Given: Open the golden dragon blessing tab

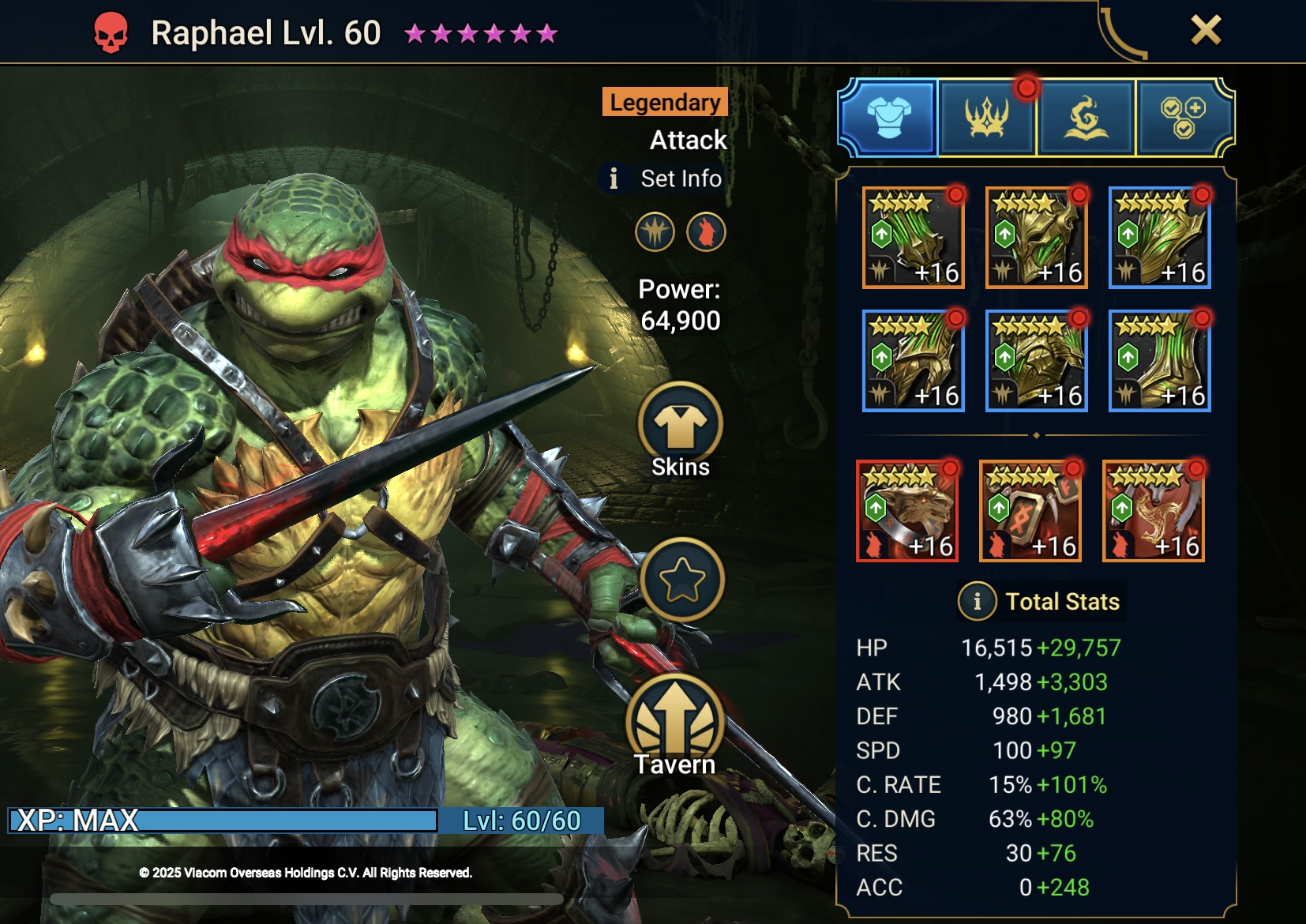Looking at the screenshot, I should (1086, 118).
